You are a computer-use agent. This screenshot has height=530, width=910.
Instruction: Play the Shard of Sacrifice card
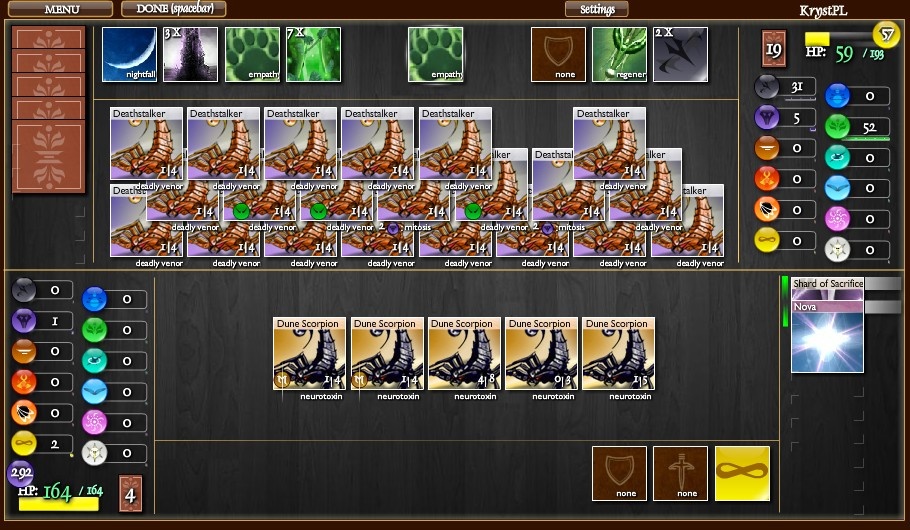point(827,284)
